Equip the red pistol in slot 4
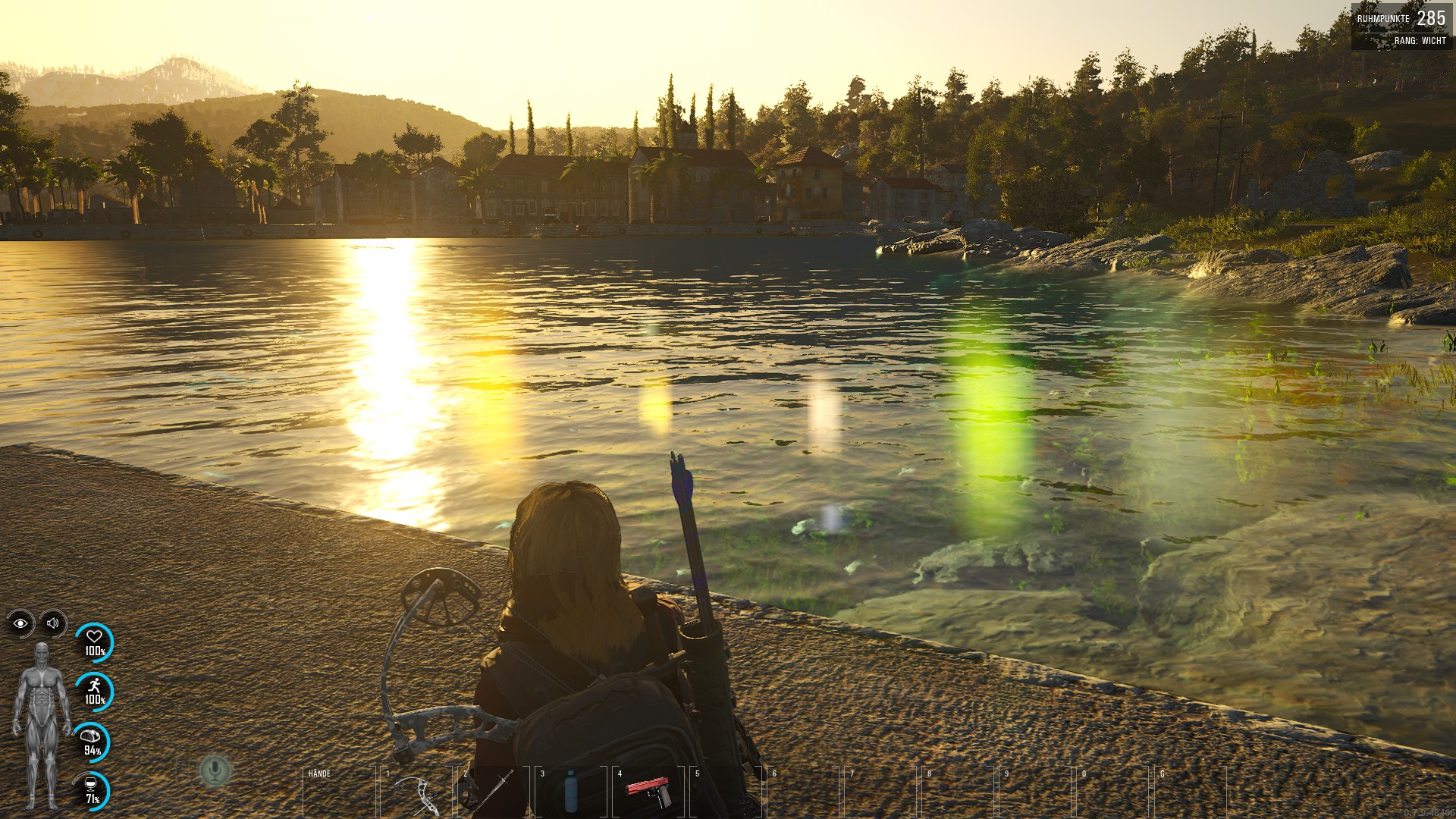Screen dimensions: 1456x819 click(648, 792)
